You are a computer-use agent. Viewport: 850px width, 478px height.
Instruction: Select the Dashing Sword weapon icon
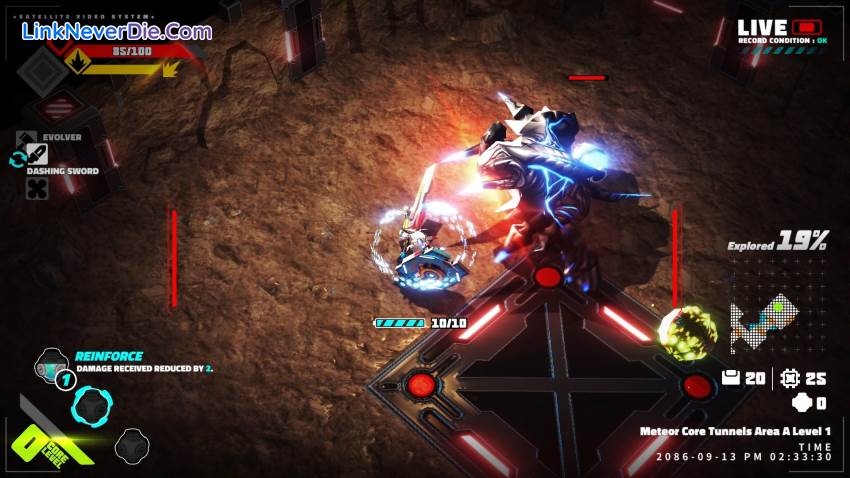point(37,154)
